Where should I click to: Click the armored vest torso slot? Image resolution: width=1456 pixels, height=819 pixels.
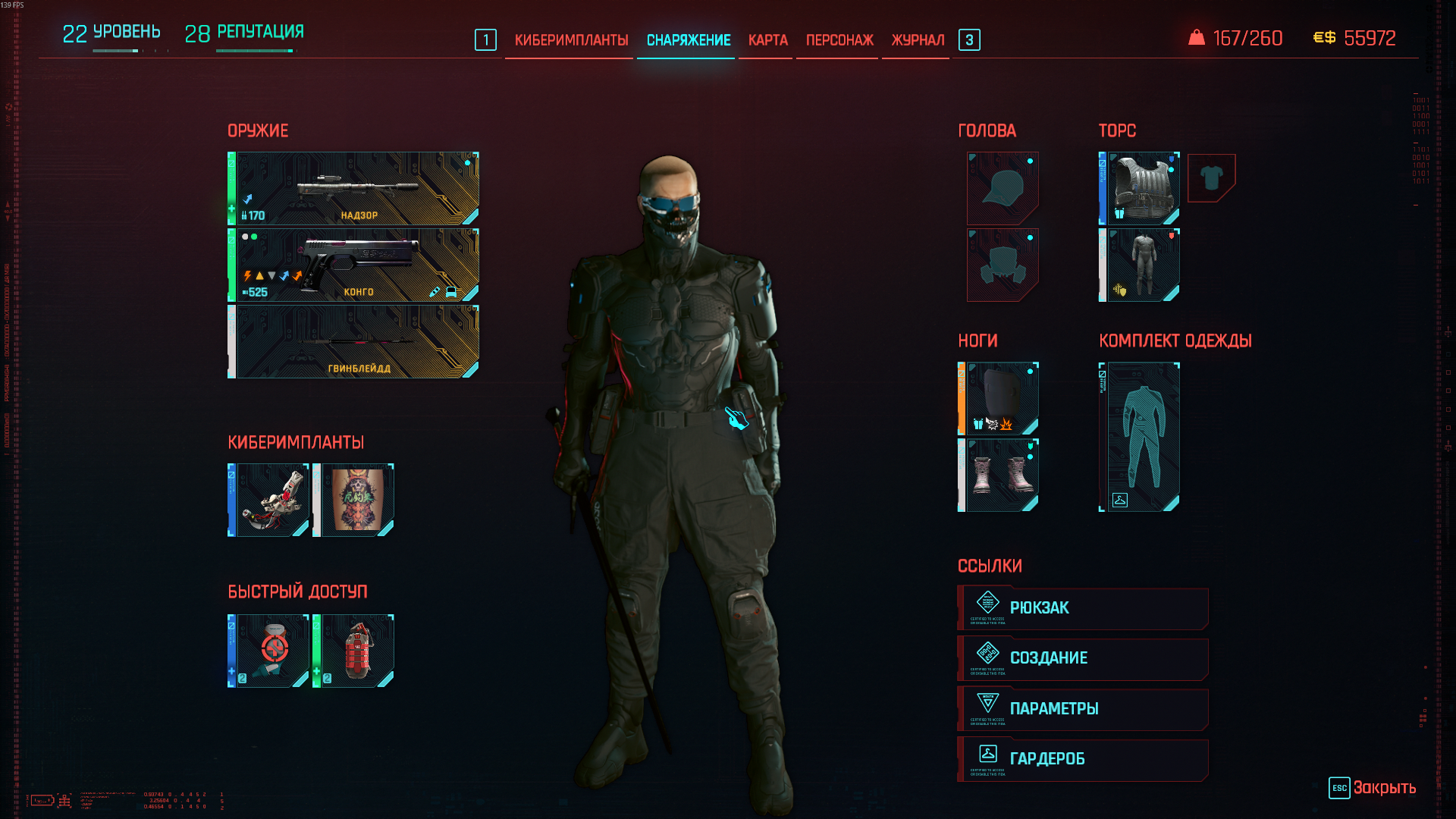pos(1141,188)
